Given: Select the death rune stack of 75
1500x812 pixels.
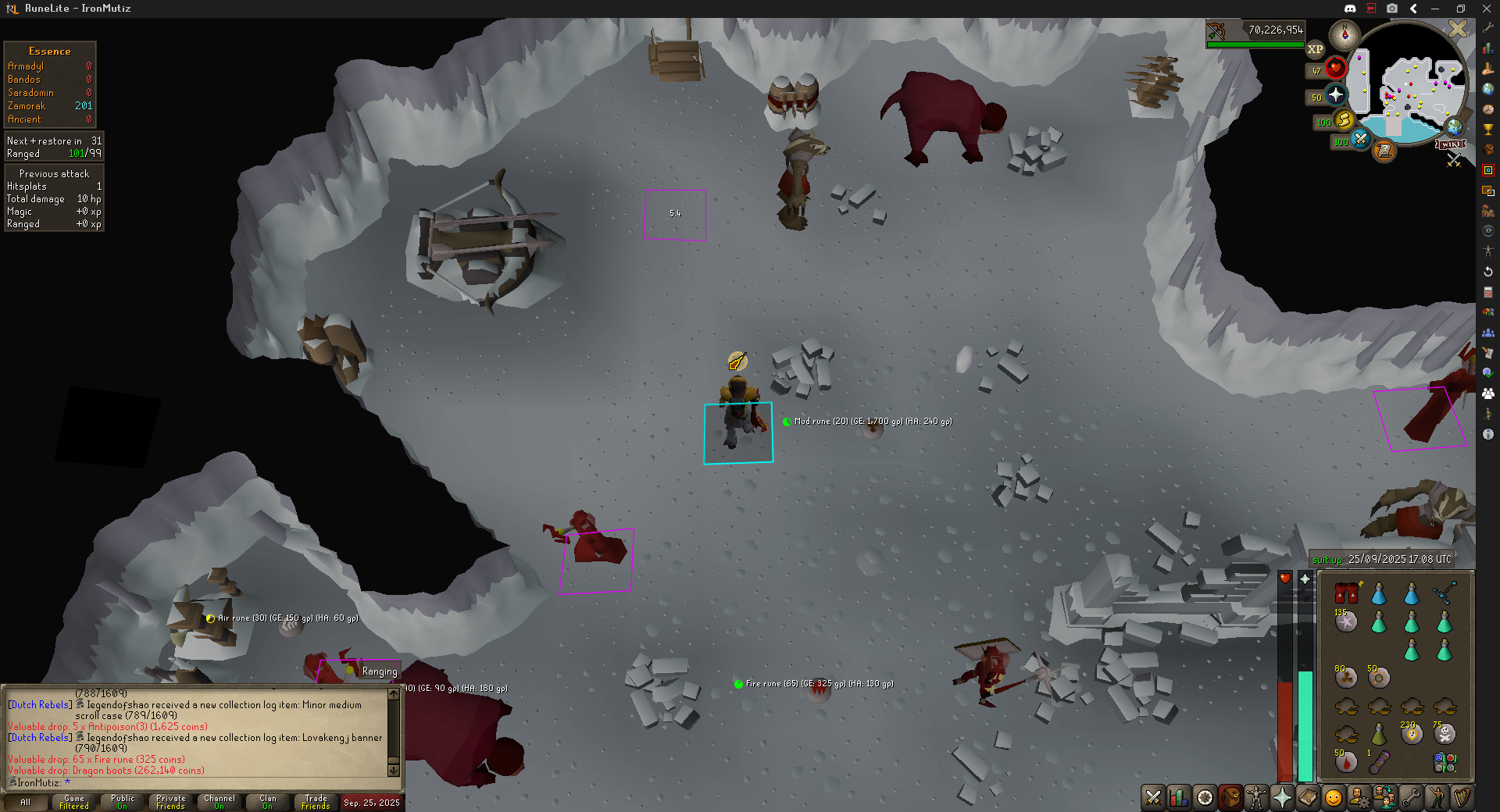Looking at the screenshot, I should pyautogui.click(x=1445, y=733).
